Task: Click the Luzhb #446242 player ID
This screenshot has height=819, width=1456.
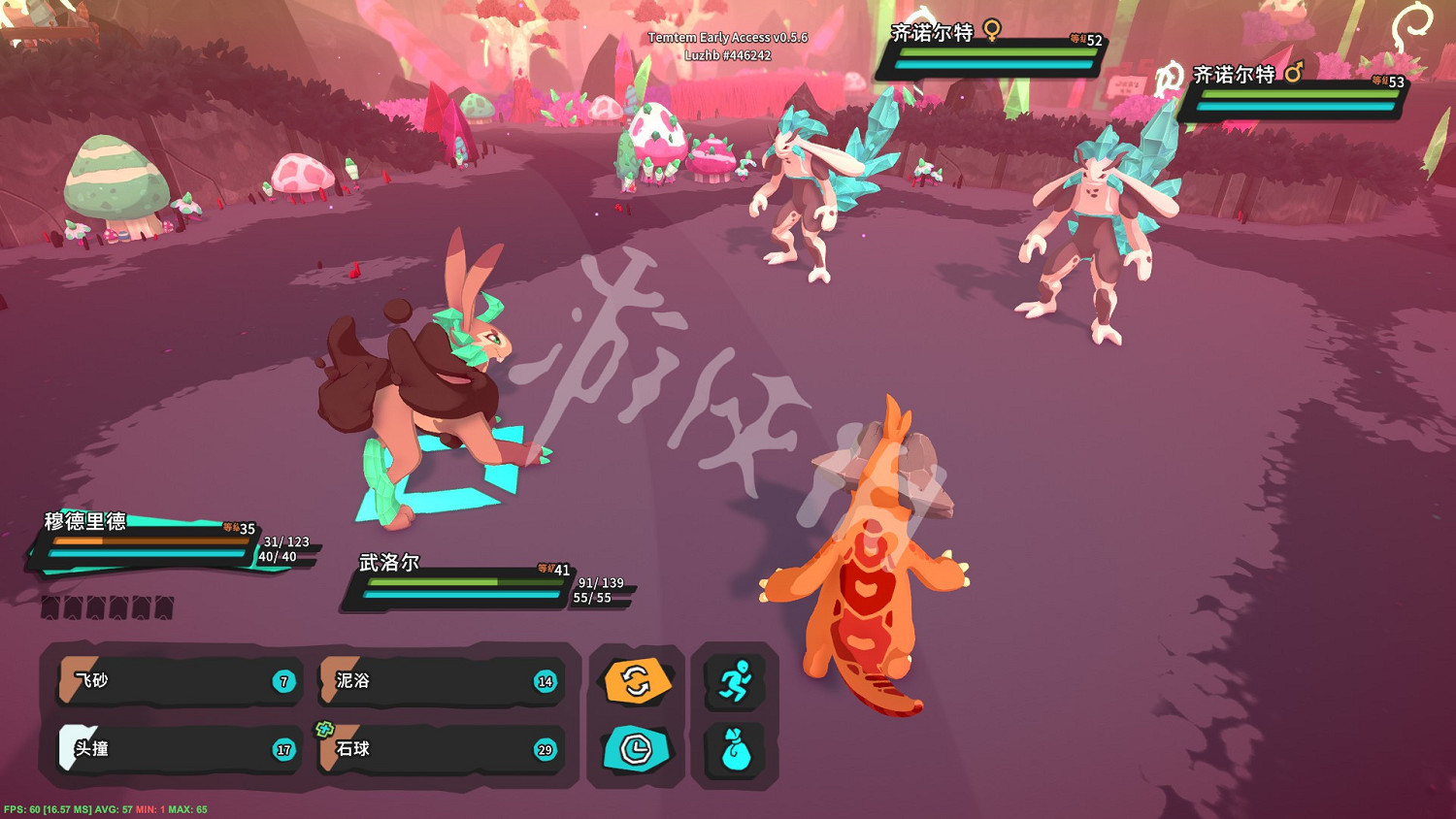Action: coord(730,55)
